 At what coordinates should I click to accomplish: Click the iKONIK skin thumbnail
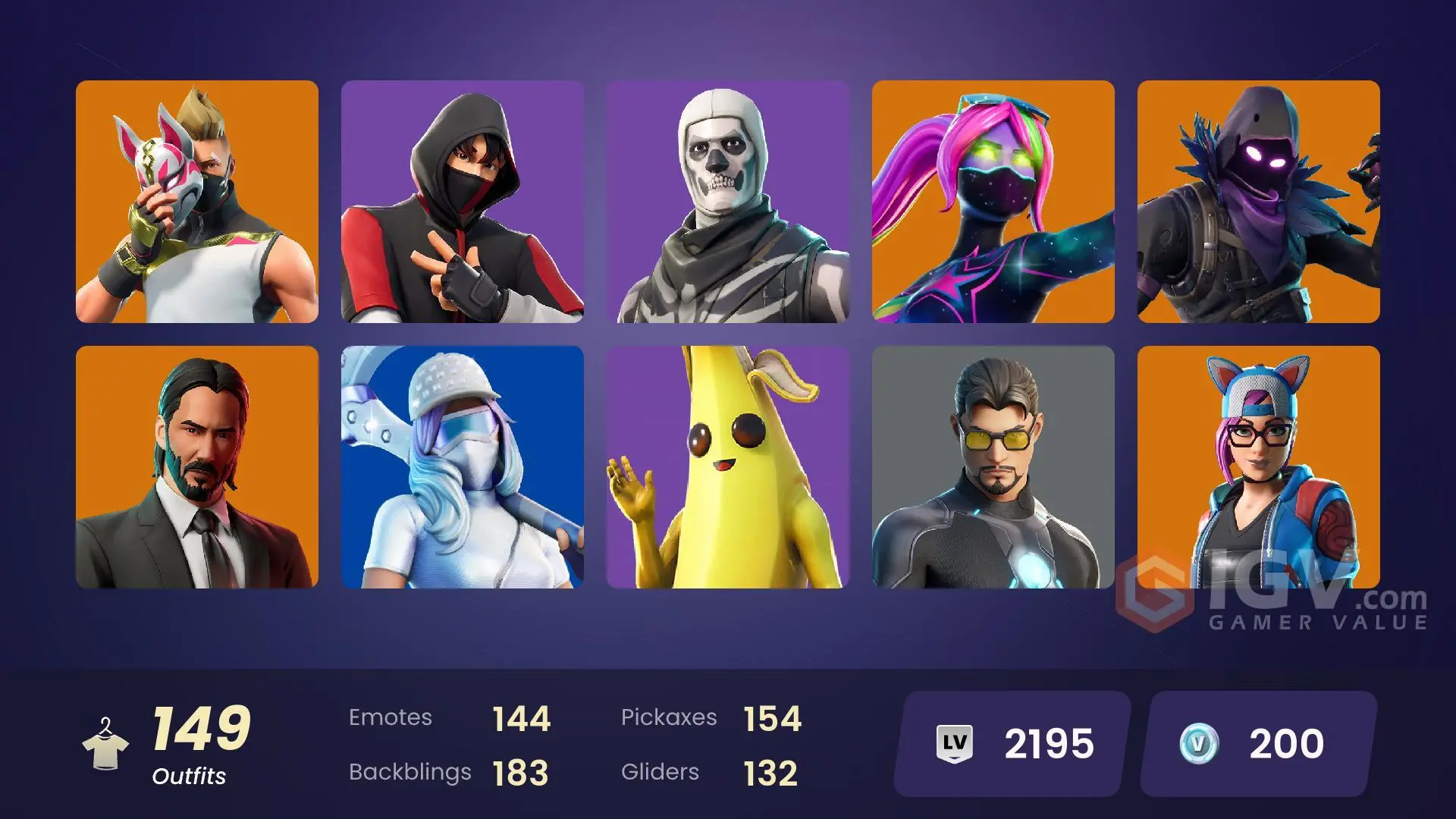pos(463,205)
